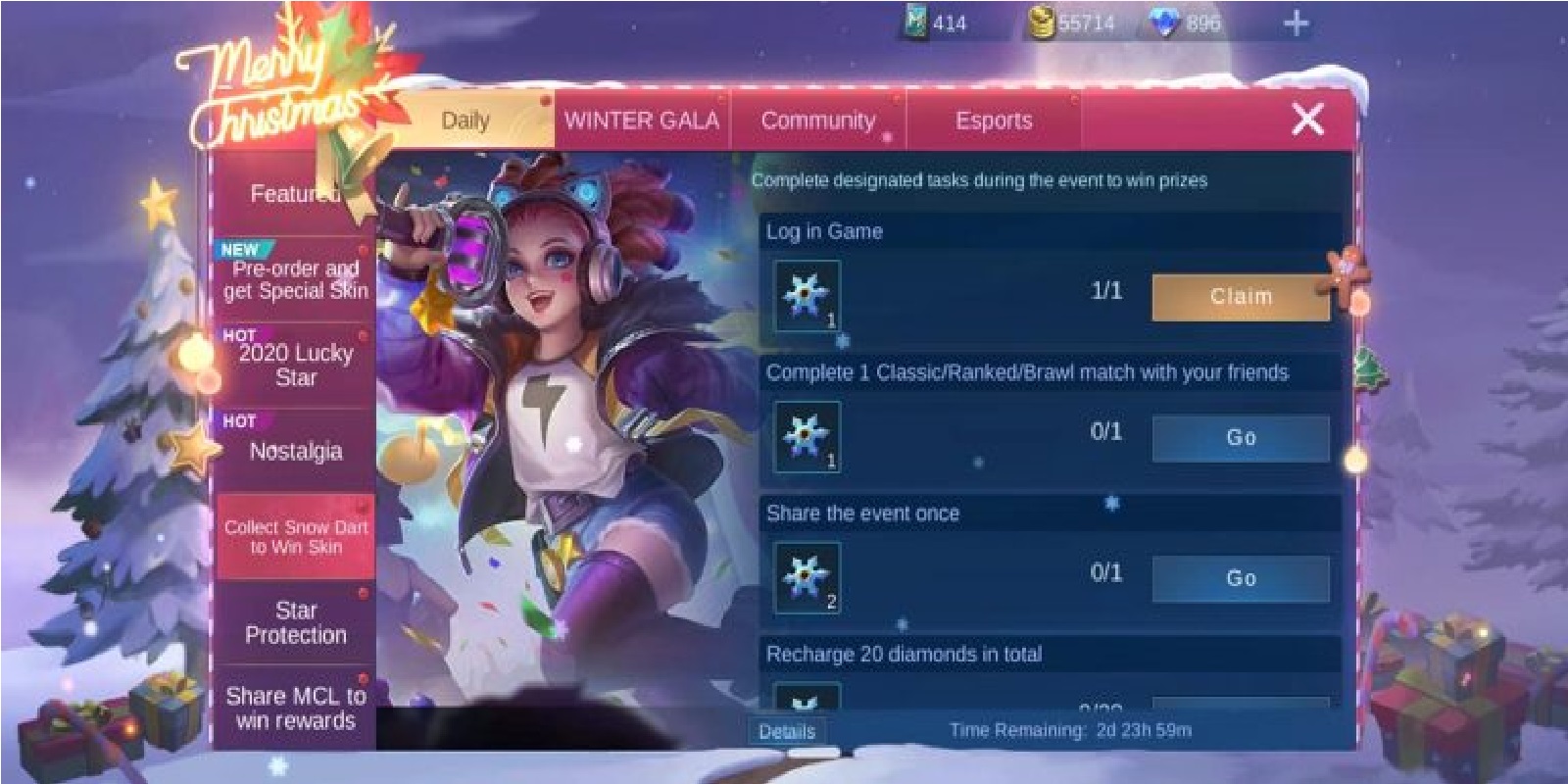1568x784 pixels.
Task: Open the reward icon for Recharge 20 diamonds task
Action: click(806, 702)
